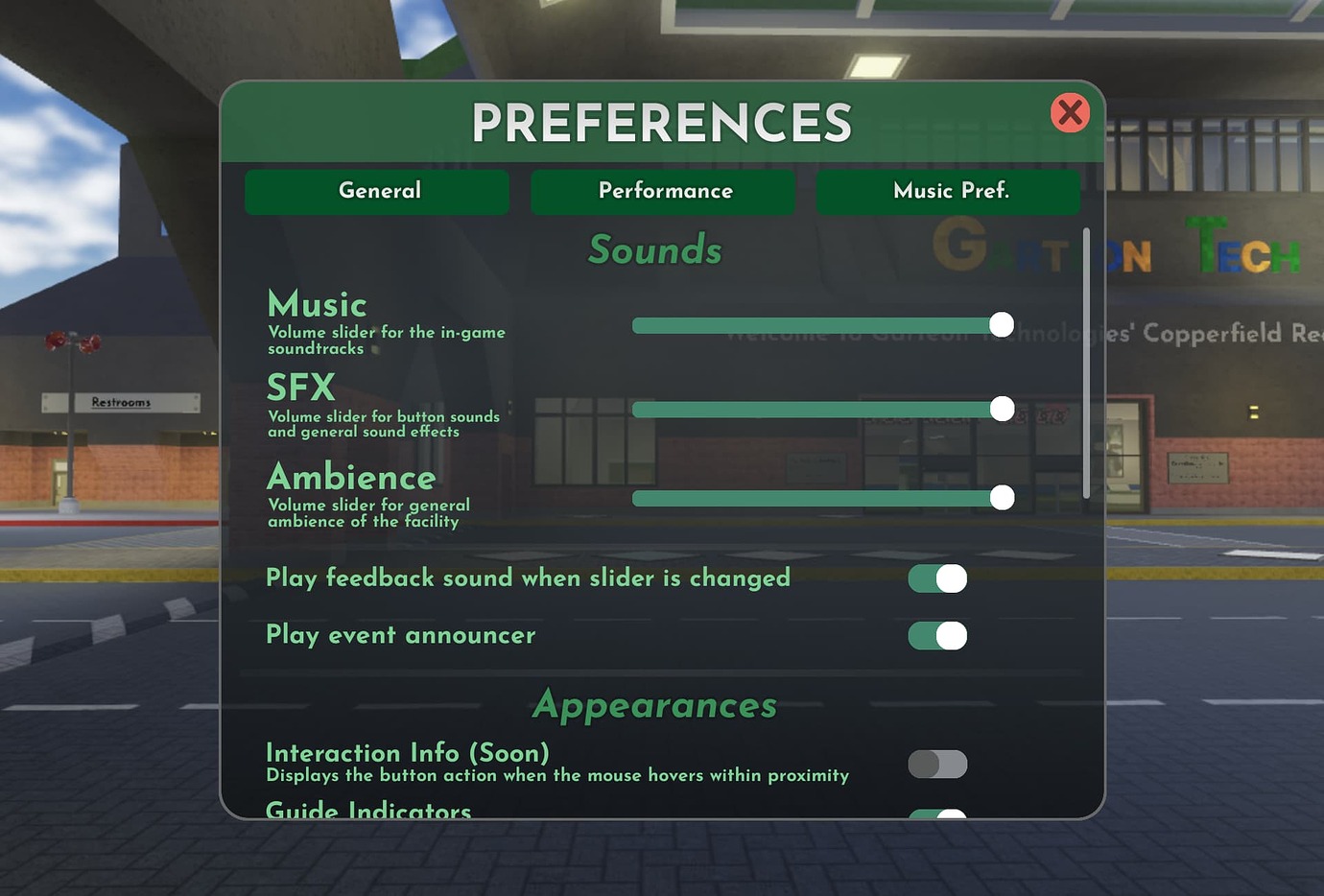1324x896 pixels.
Task: Click the Ambience volume slider handle
Action: [x=1002, y=498]
